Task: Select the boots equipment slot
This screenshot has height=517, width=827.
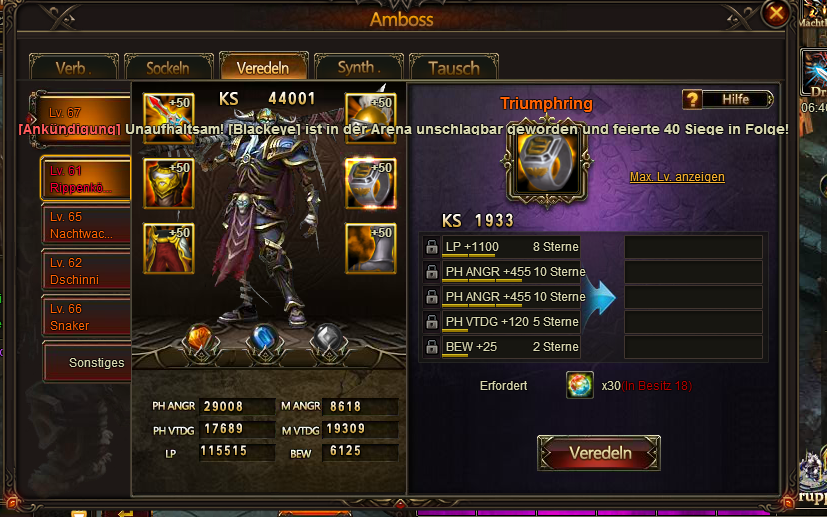Action: pyautogui.click(x=370, y=248)
